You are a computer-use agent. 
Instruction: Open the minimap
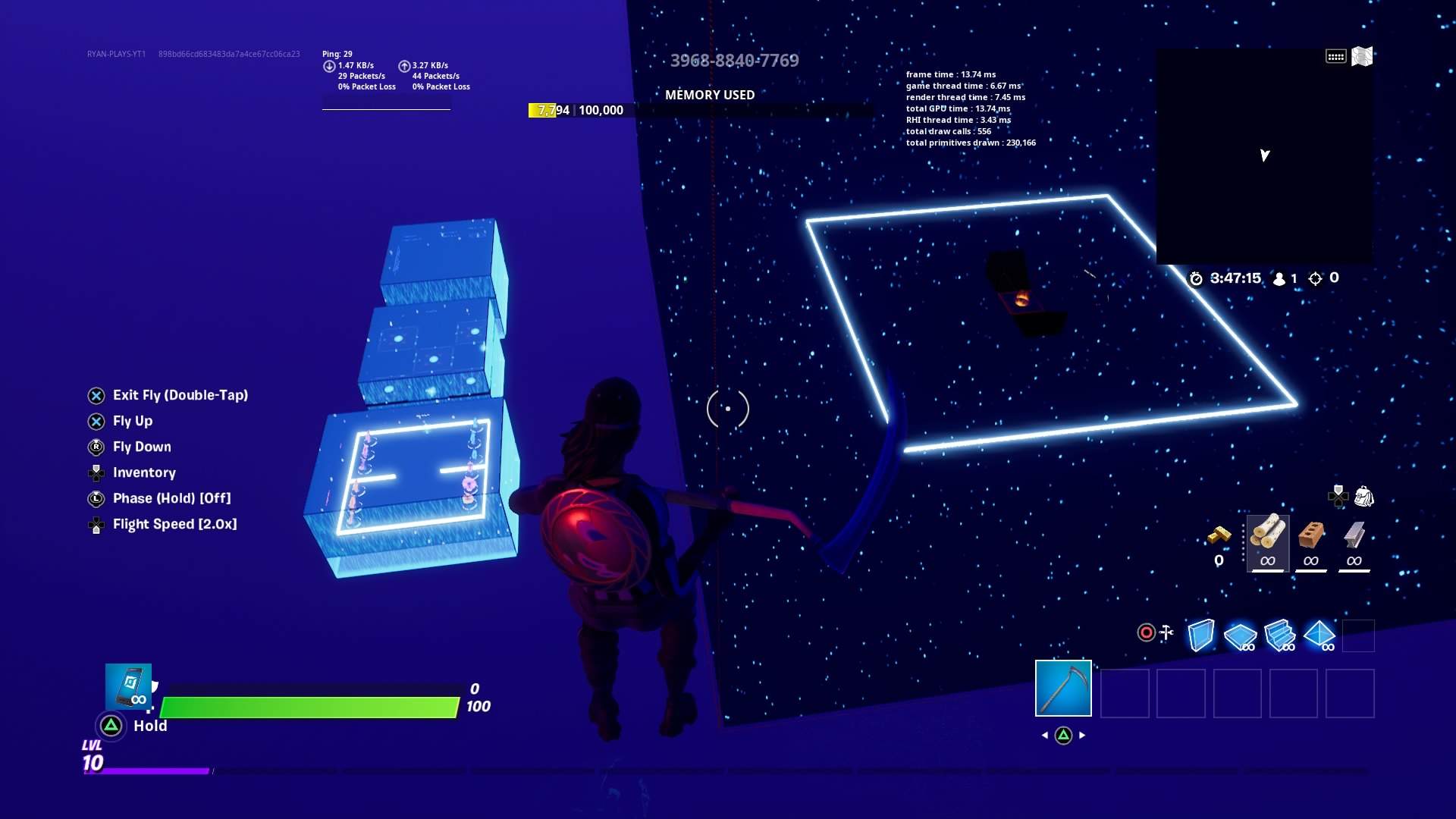1263,156
